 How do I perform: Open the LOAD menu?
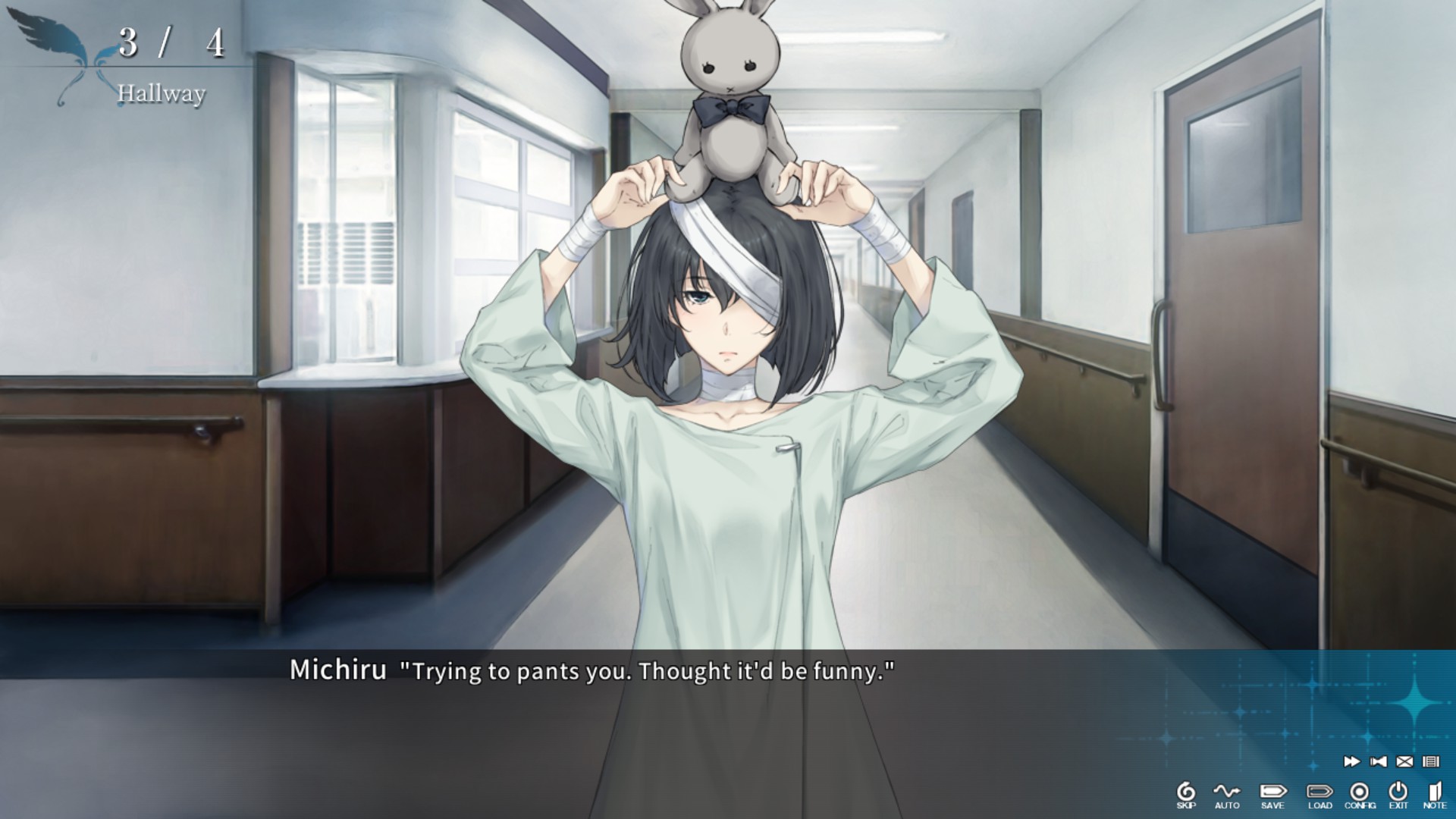1319,795
